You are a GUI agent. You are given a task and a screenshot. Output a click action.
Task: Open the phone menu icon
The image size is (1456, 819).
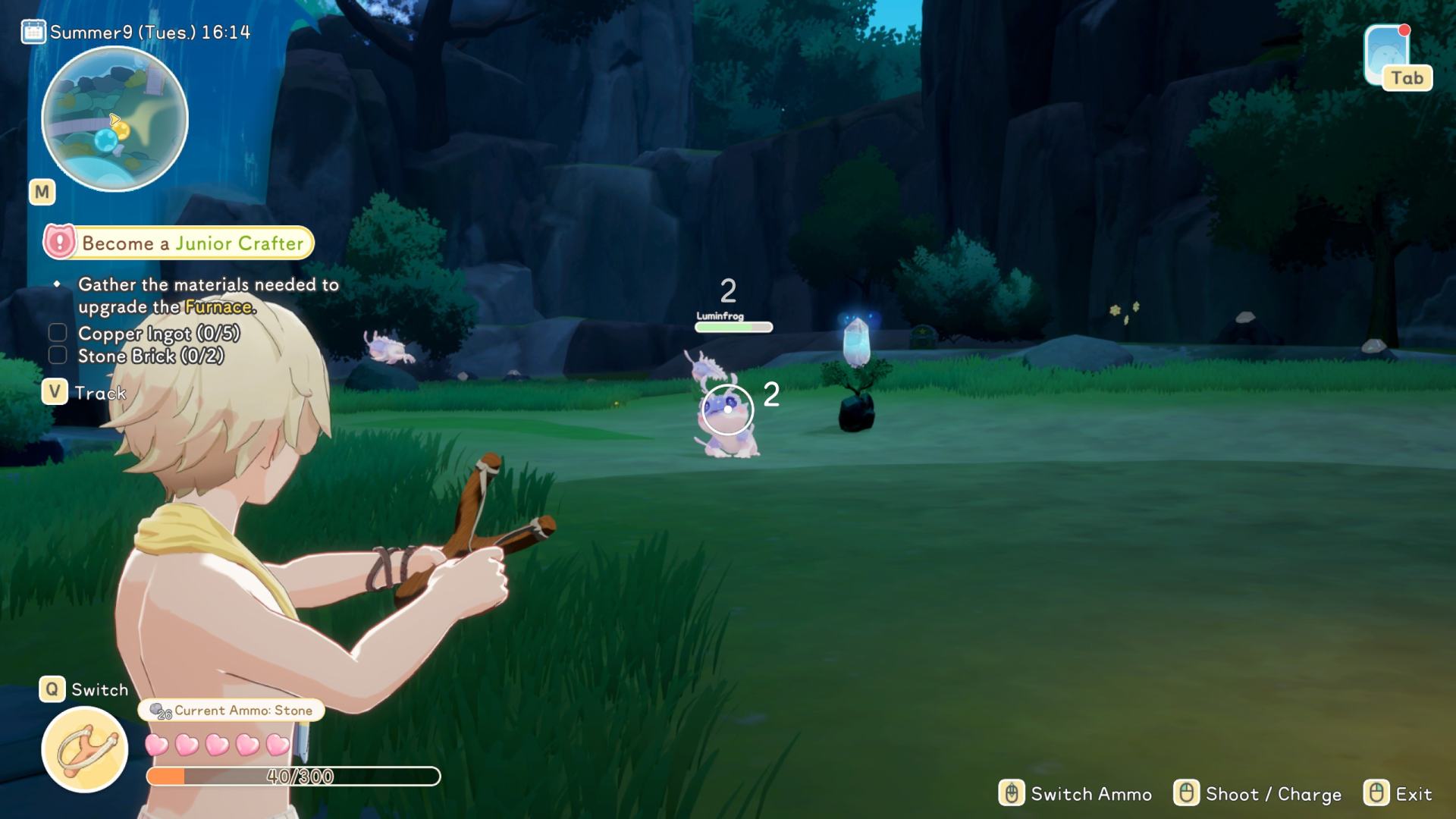point(1387,56)
